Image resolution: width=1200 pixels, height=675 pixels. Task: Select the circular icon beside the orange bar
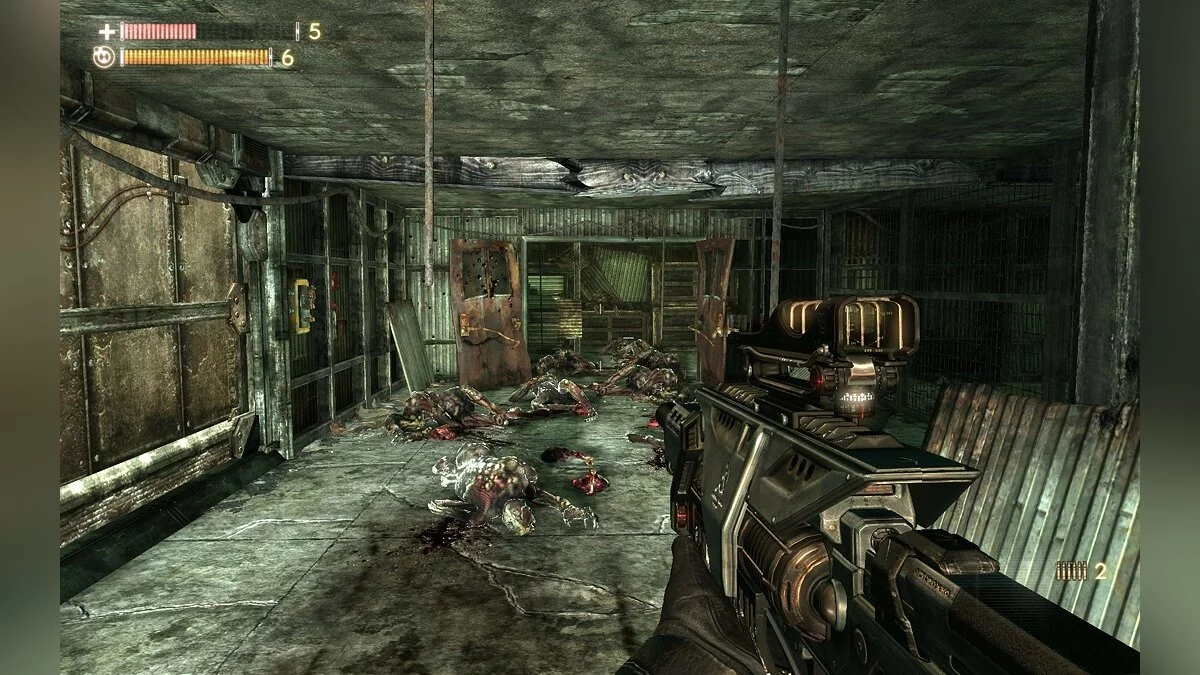pos(104,57)
